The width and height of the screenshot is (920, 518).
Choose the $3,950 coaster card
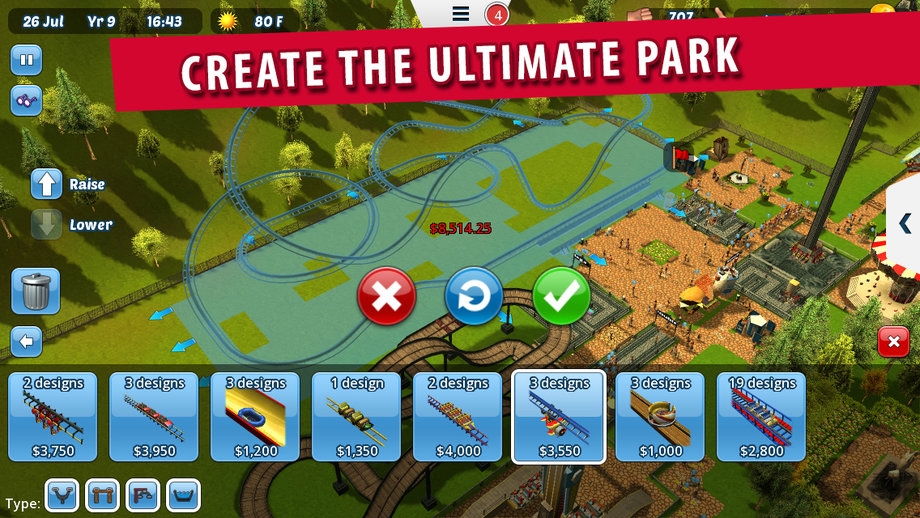153,417
